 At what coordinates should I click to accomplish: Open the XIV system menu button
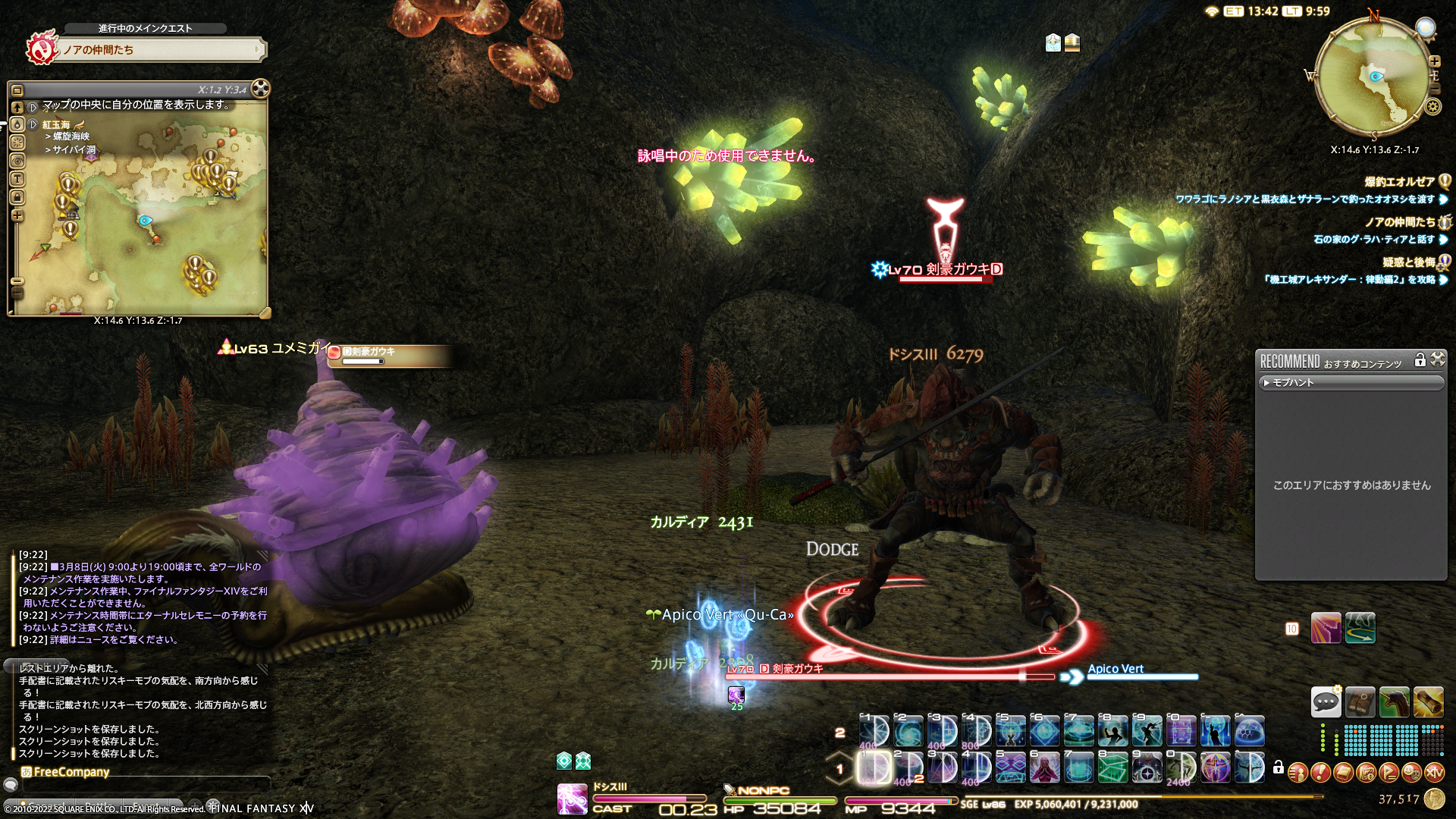[1434, 773]
